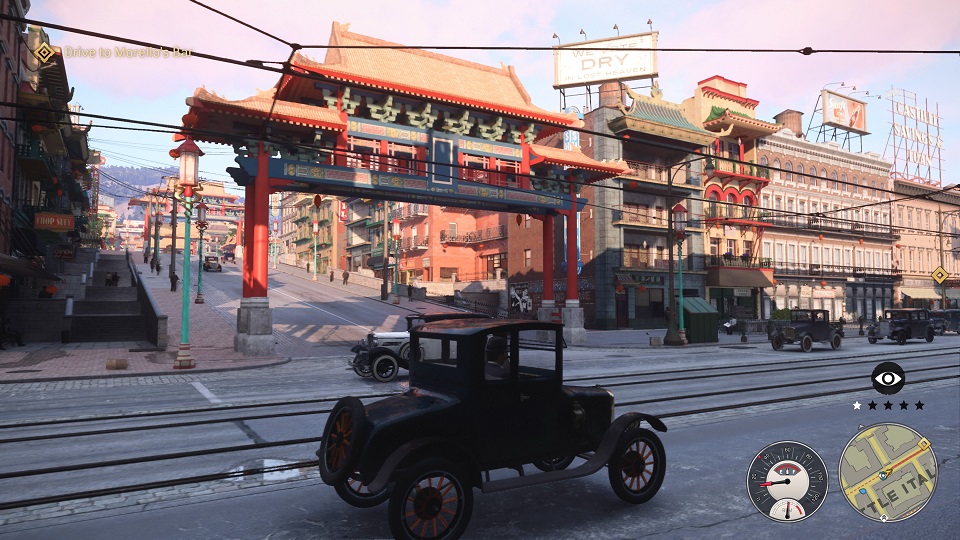The width and height of the screenshot is (960, 540).
Task: Click the eye-shaped police awareness icon
Action: 887,378
